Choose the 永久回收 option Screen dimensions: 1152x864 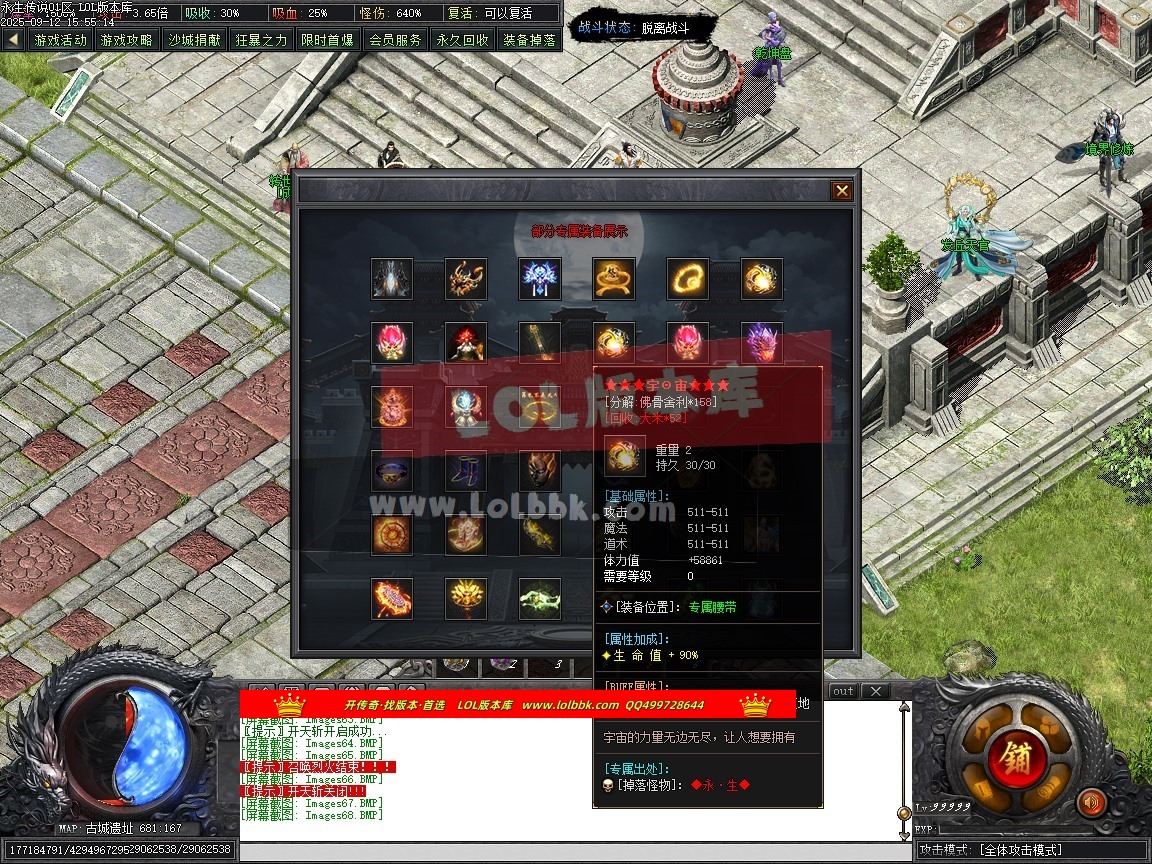point(462,40)
